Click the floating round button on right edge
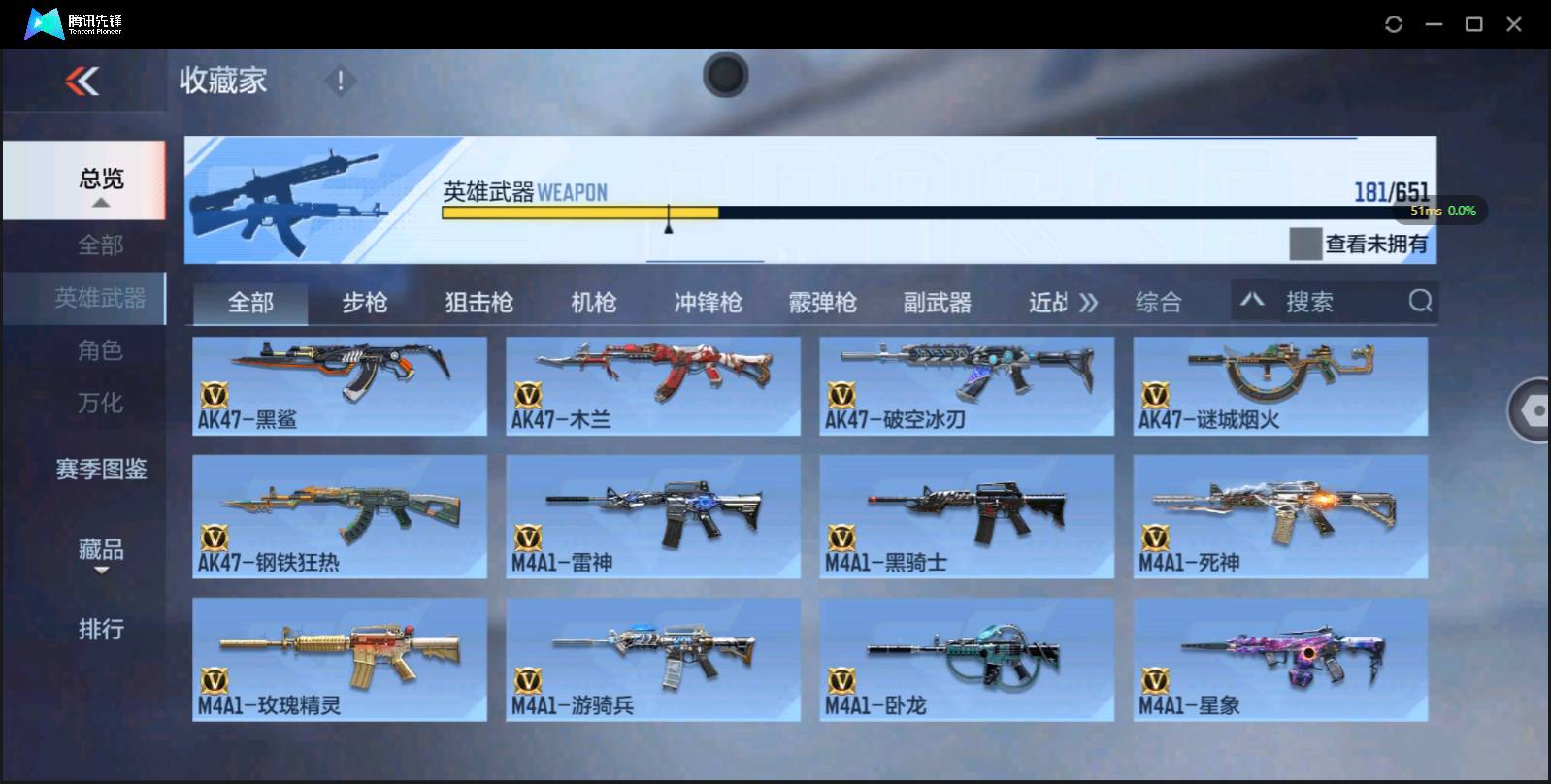The width and height of the screenshot is (1551, 784). click(1531, 411)
